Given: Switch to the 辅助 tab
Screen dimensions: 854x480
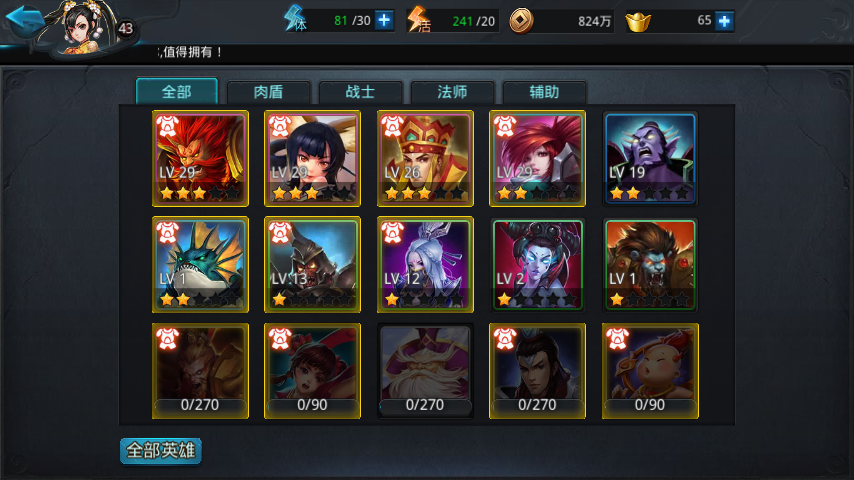Looking at the screenshot, I should coord(545,92).
